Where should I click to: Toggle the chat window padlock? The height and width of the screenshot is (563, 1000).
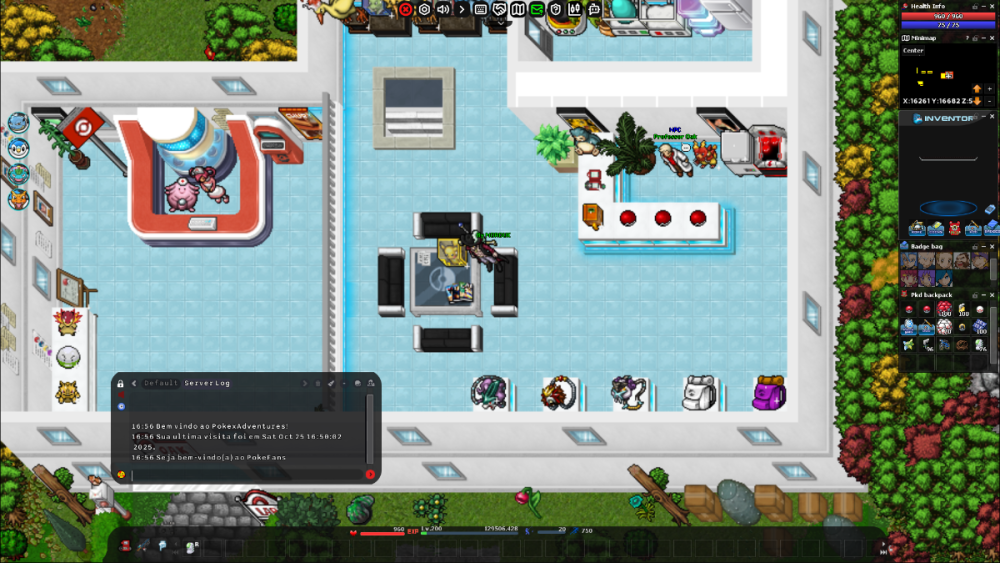(x=121, y=383)
